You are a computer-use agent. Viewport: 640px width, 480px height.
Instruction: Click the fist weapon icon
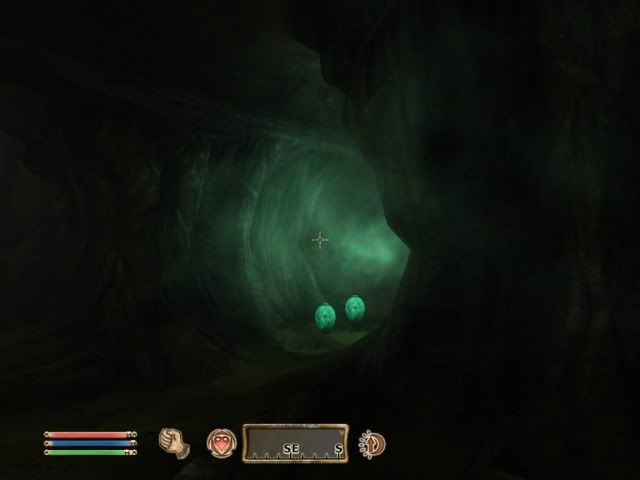(x=174, y=441)
